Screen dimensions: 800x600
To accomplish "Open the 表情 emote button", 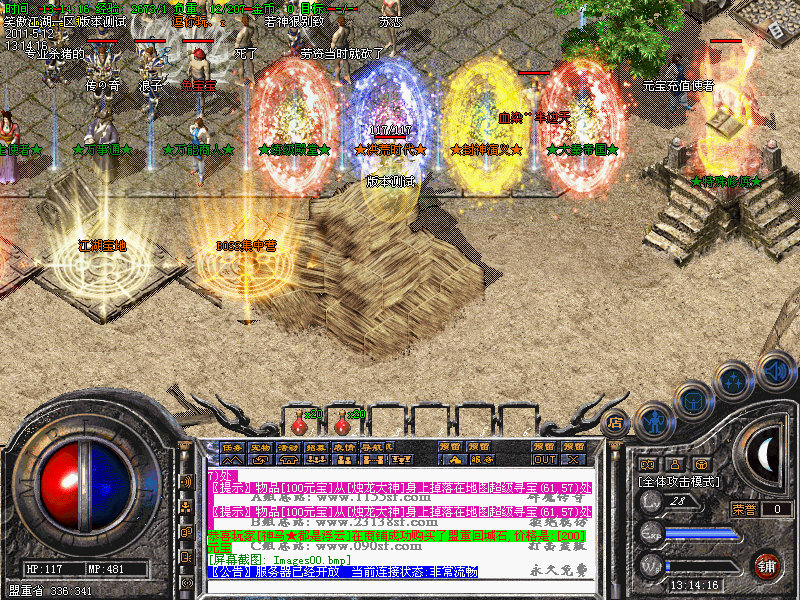I will click(344, 447).
